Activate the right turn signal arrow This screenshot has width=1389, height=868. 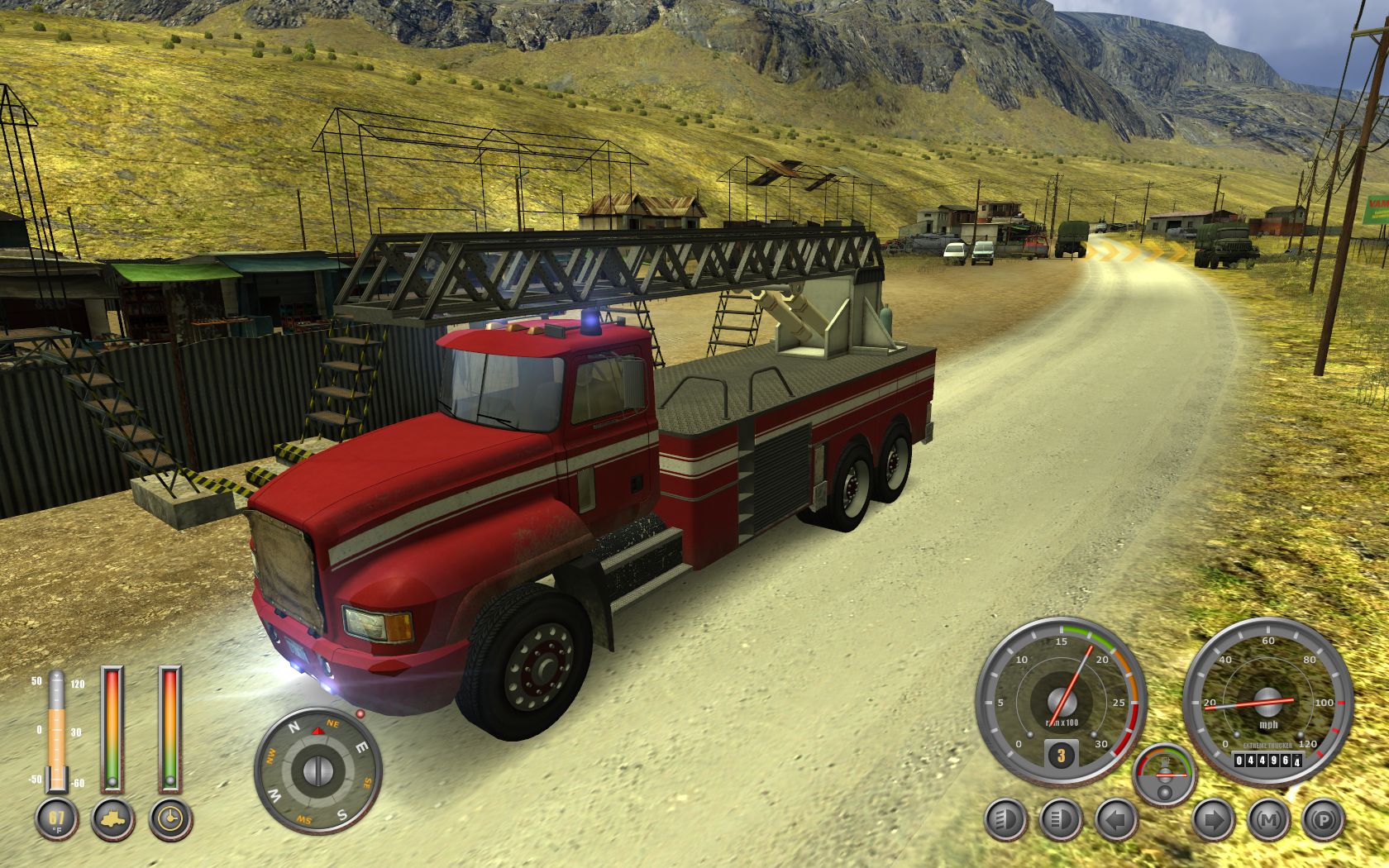click(1213, 821)
